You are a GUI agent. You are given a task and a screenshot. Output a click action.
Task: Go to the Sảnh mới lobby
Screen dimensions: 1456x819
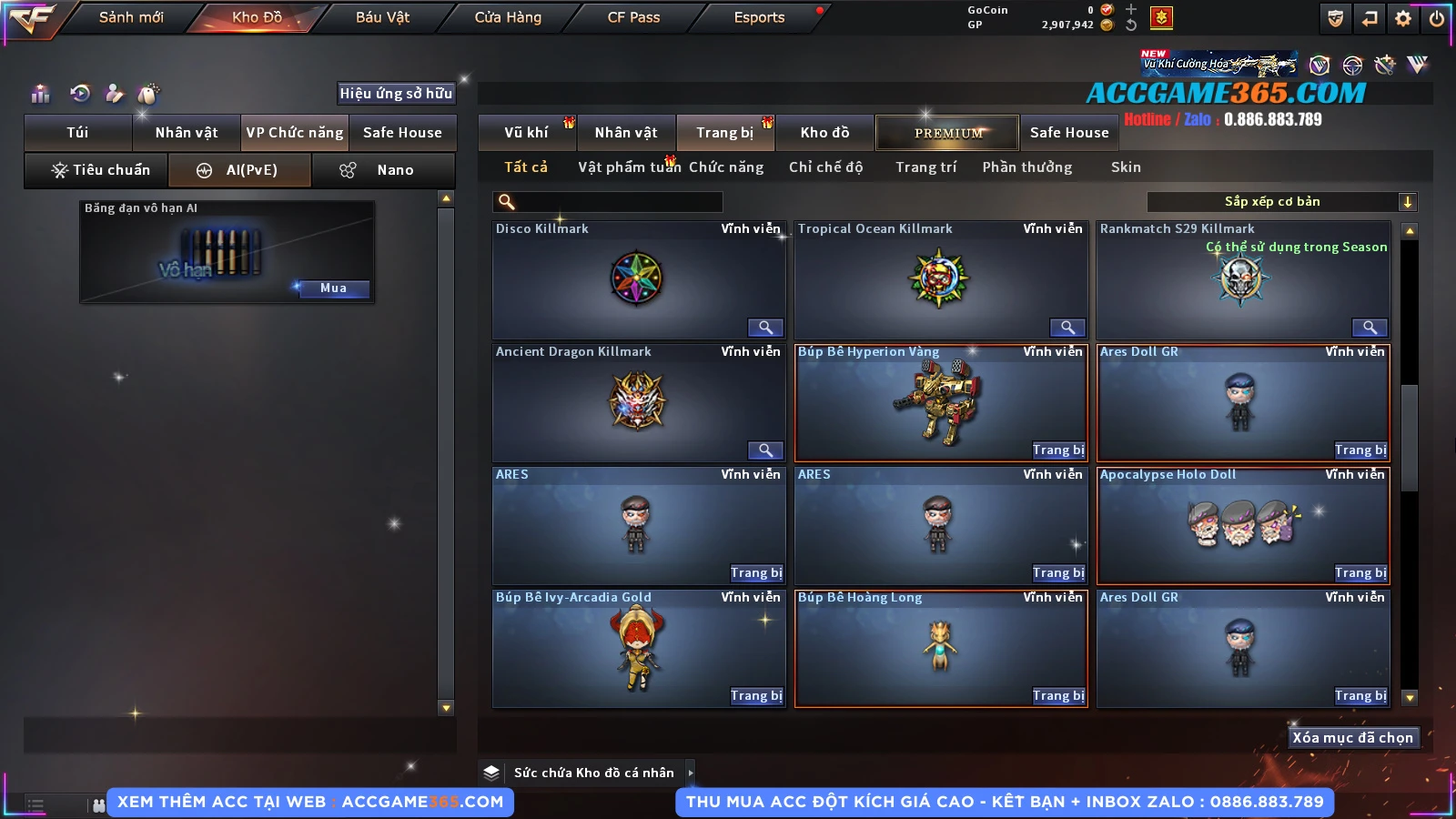(131, 17)
